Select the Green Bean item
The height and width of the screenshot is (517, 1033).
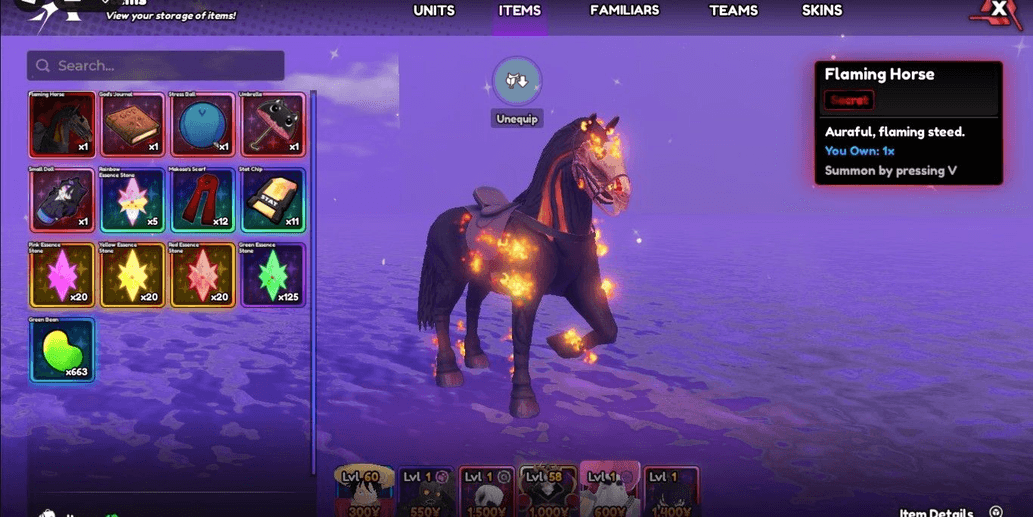[x=62, y=350]
